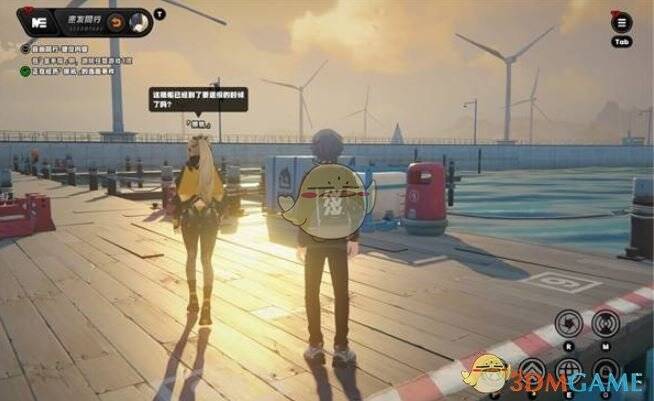654x401 pixels.
Task: Select the character portrait in the top bar
Action: [139, 21]
